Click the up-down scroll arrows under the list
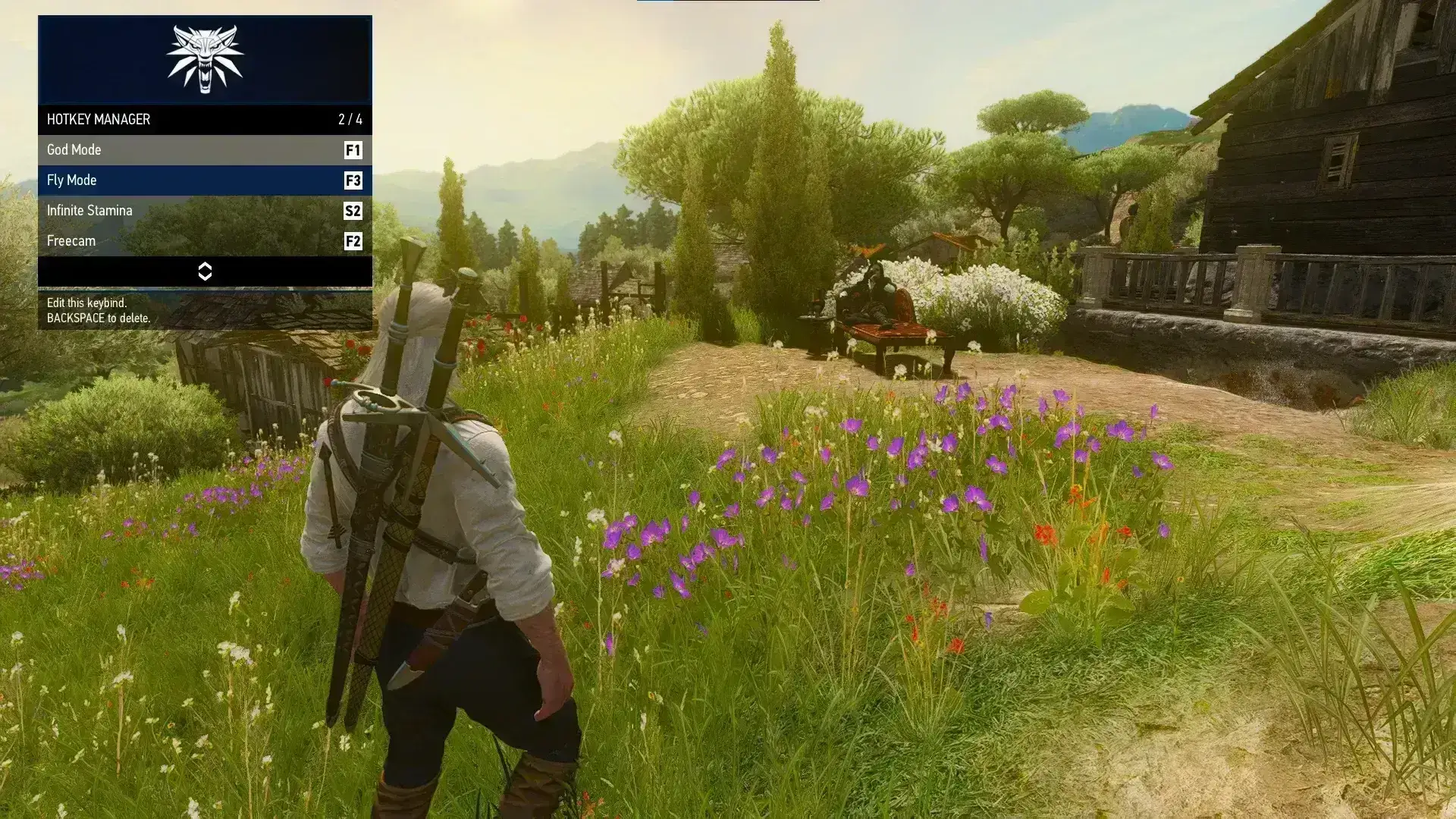This screenshot has height=819, width=1456. [205, 271]
